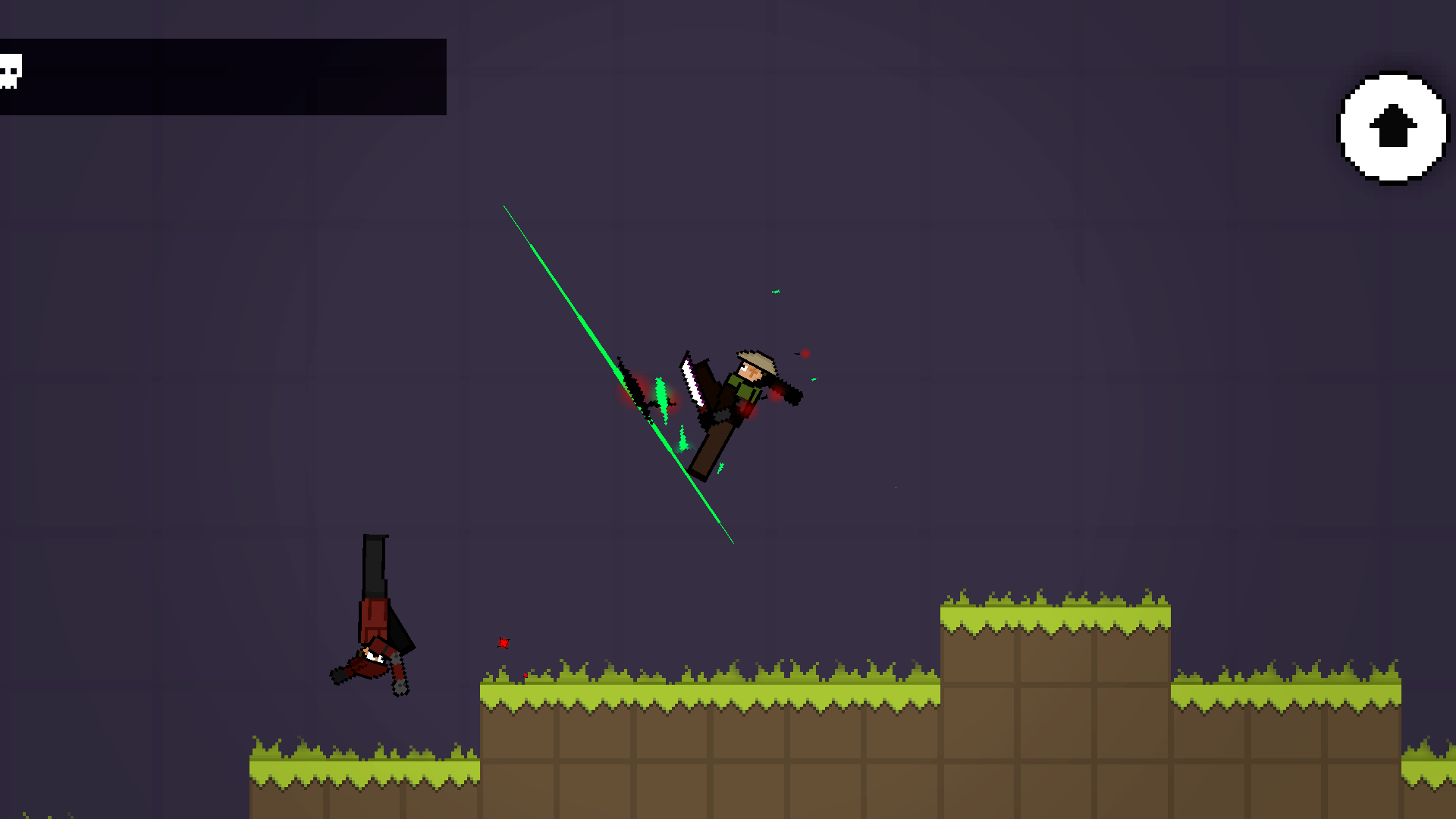Click the skull icon on the kill counter
1456x819 pixels.
click(11, 70)
